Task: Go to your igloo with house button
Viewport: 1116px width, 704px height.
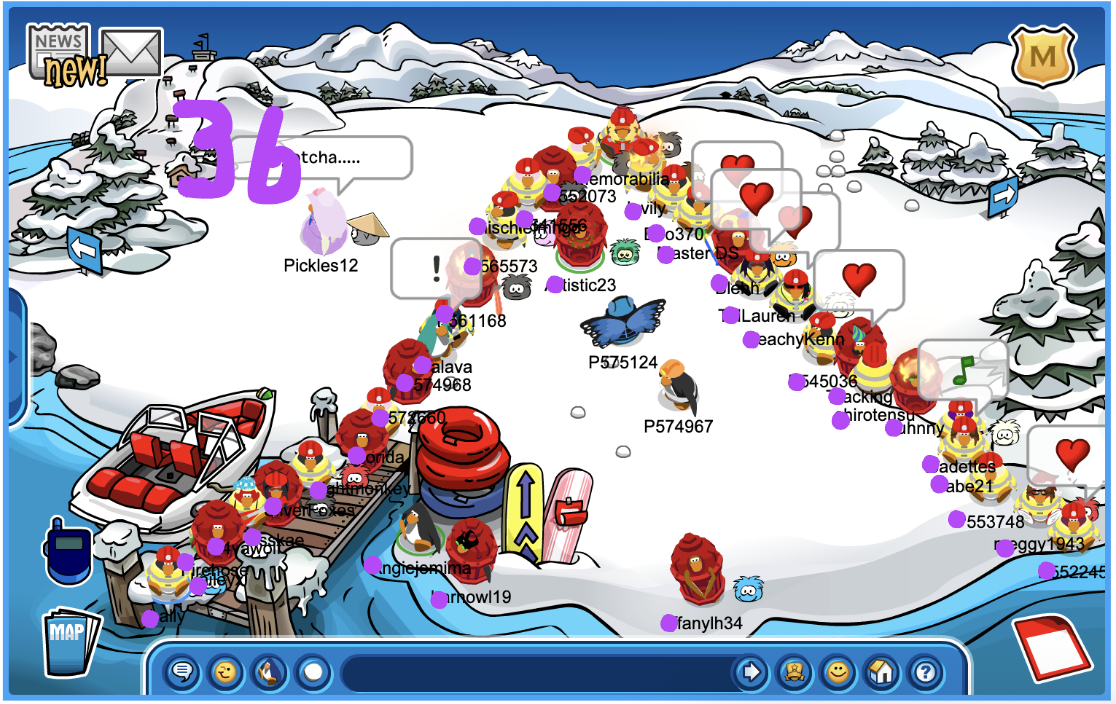Action: tap(881, 671)
